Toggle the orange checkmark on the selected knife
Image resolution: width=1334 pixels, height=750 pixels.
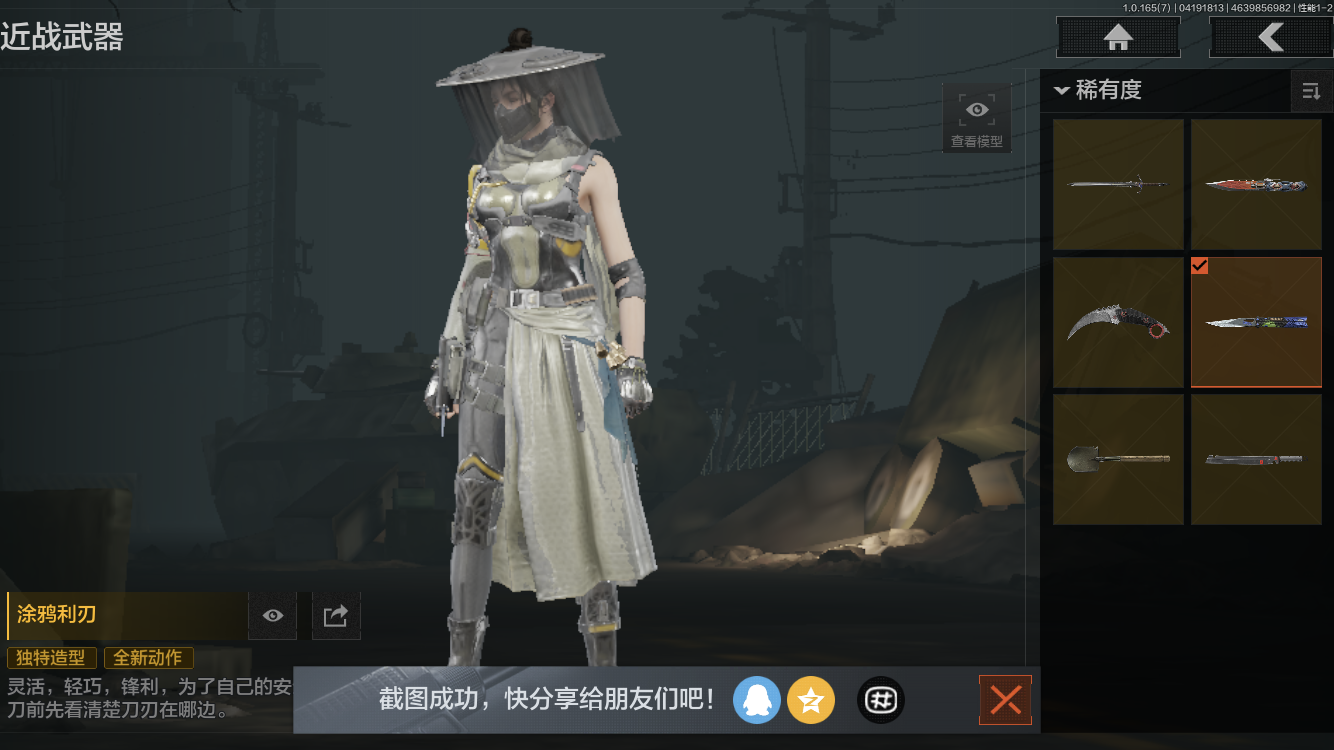1199,266
